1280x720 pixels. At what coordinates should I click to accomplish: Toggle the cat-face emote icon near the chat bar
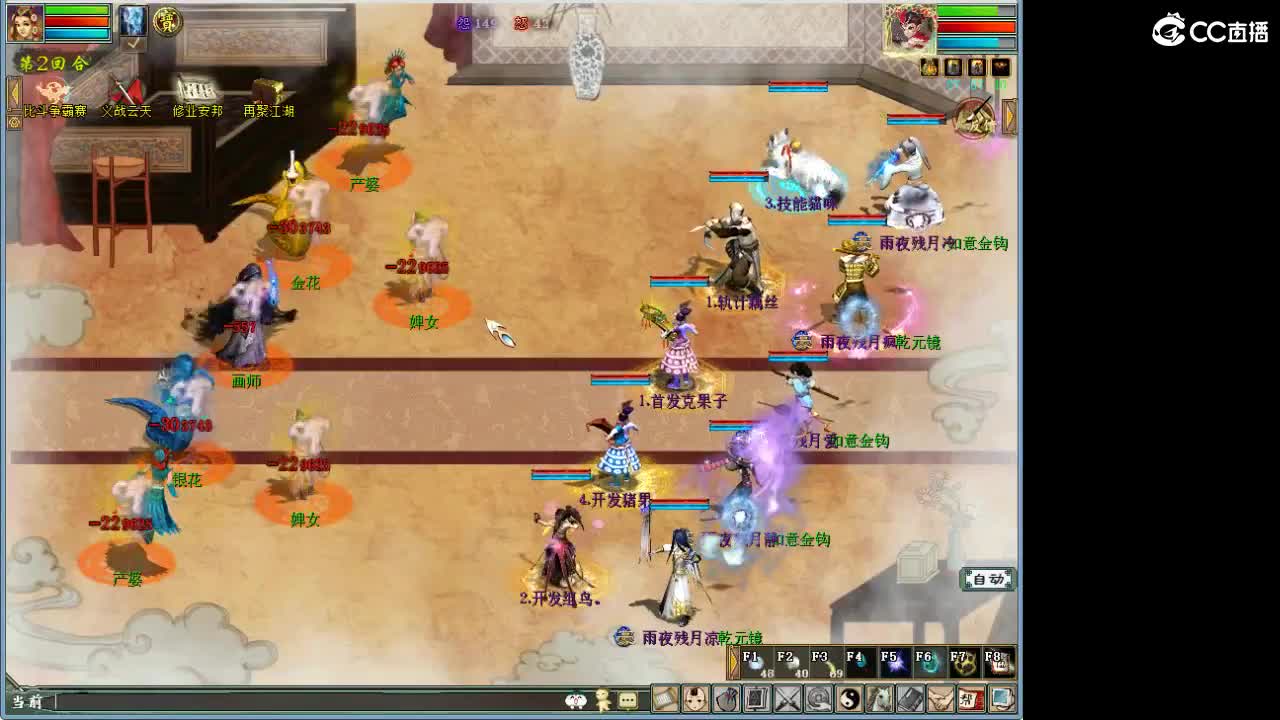point(575,700)
